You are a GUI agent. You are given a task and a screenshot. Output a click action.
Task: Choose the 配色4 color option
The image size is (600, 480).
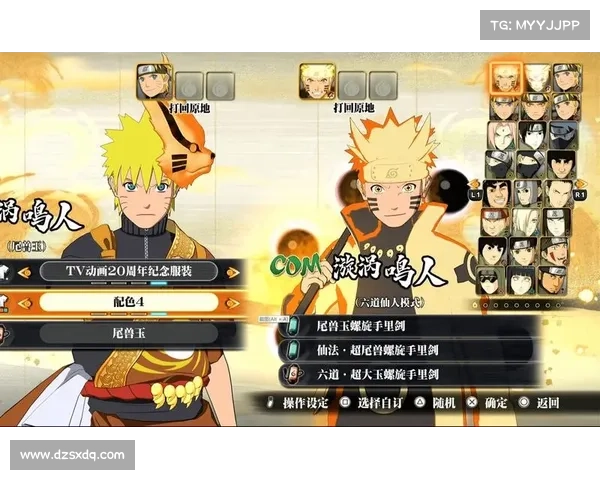tap(130, 301)
